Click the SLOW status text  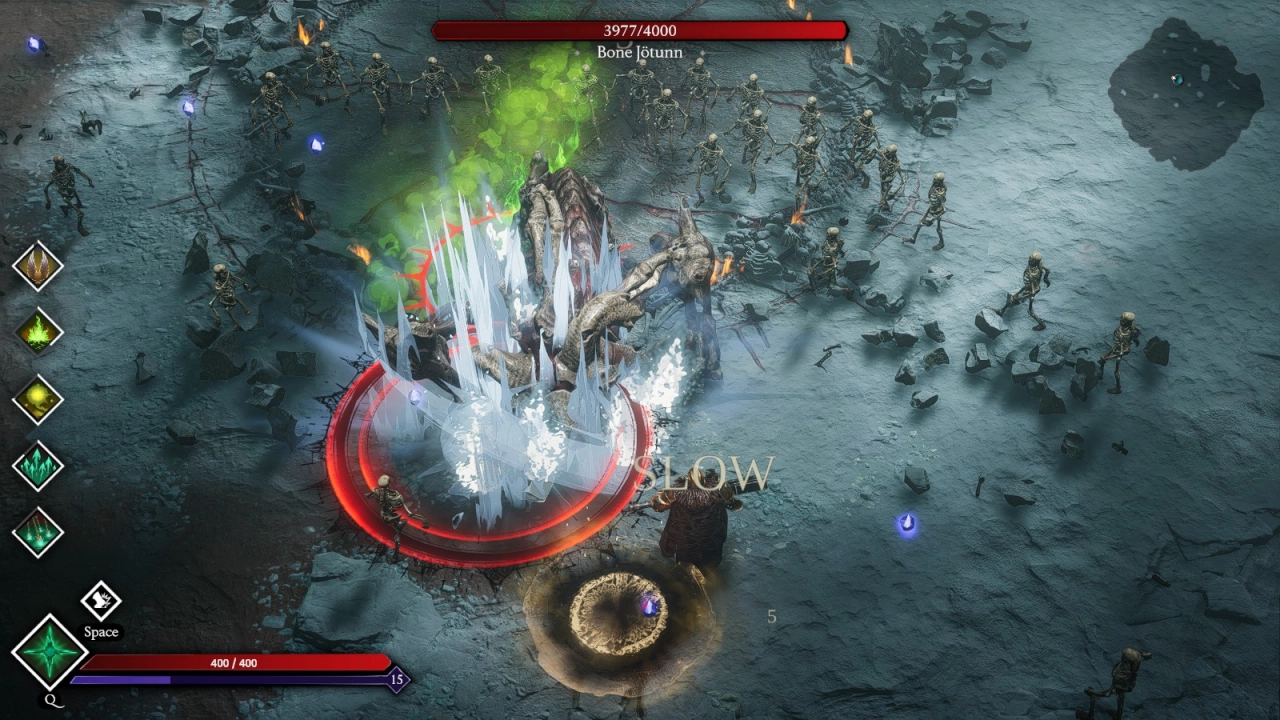(x=707, y=471)
